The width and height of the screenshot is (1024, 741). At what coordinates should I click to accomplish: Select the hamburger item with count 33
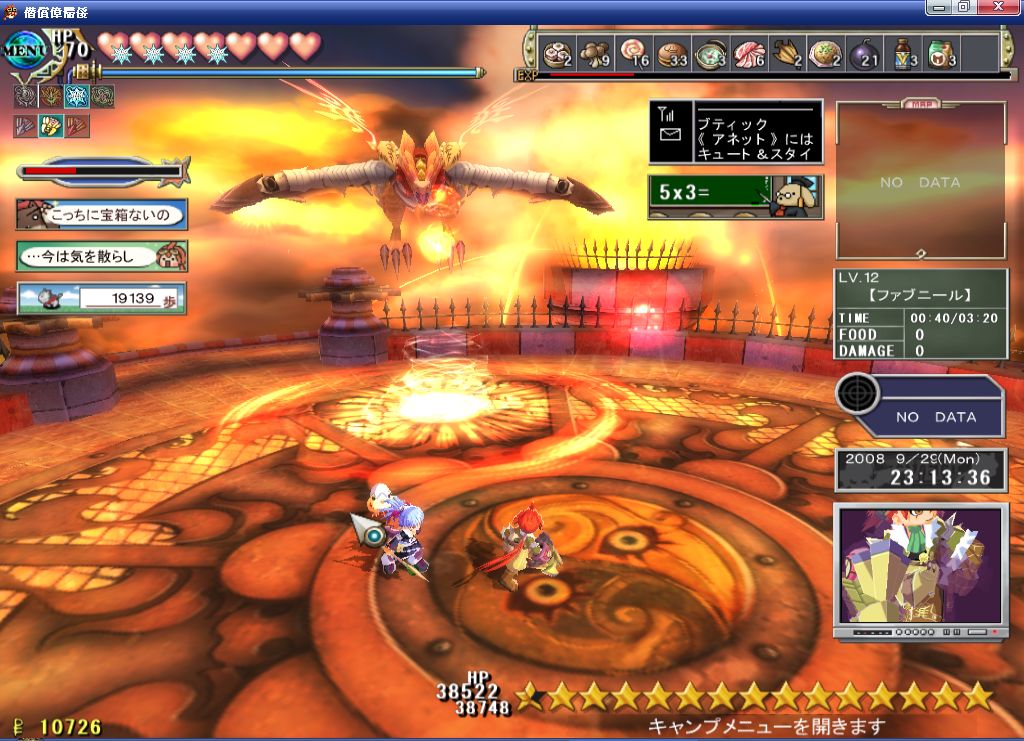pyautogui.click(x=673, y=53)
